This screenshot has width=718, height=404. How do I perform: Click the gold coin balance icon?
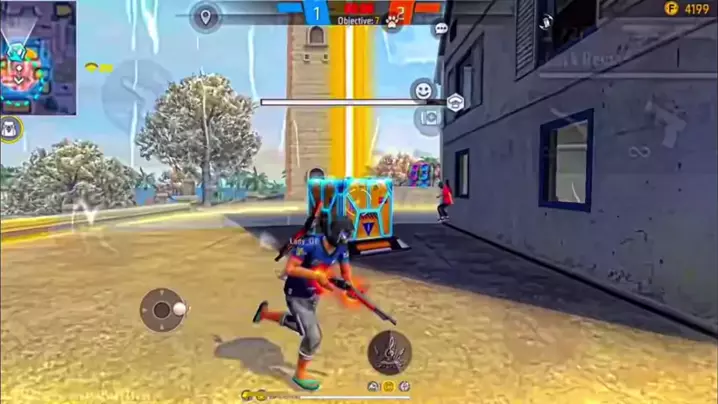coord(671,8)
